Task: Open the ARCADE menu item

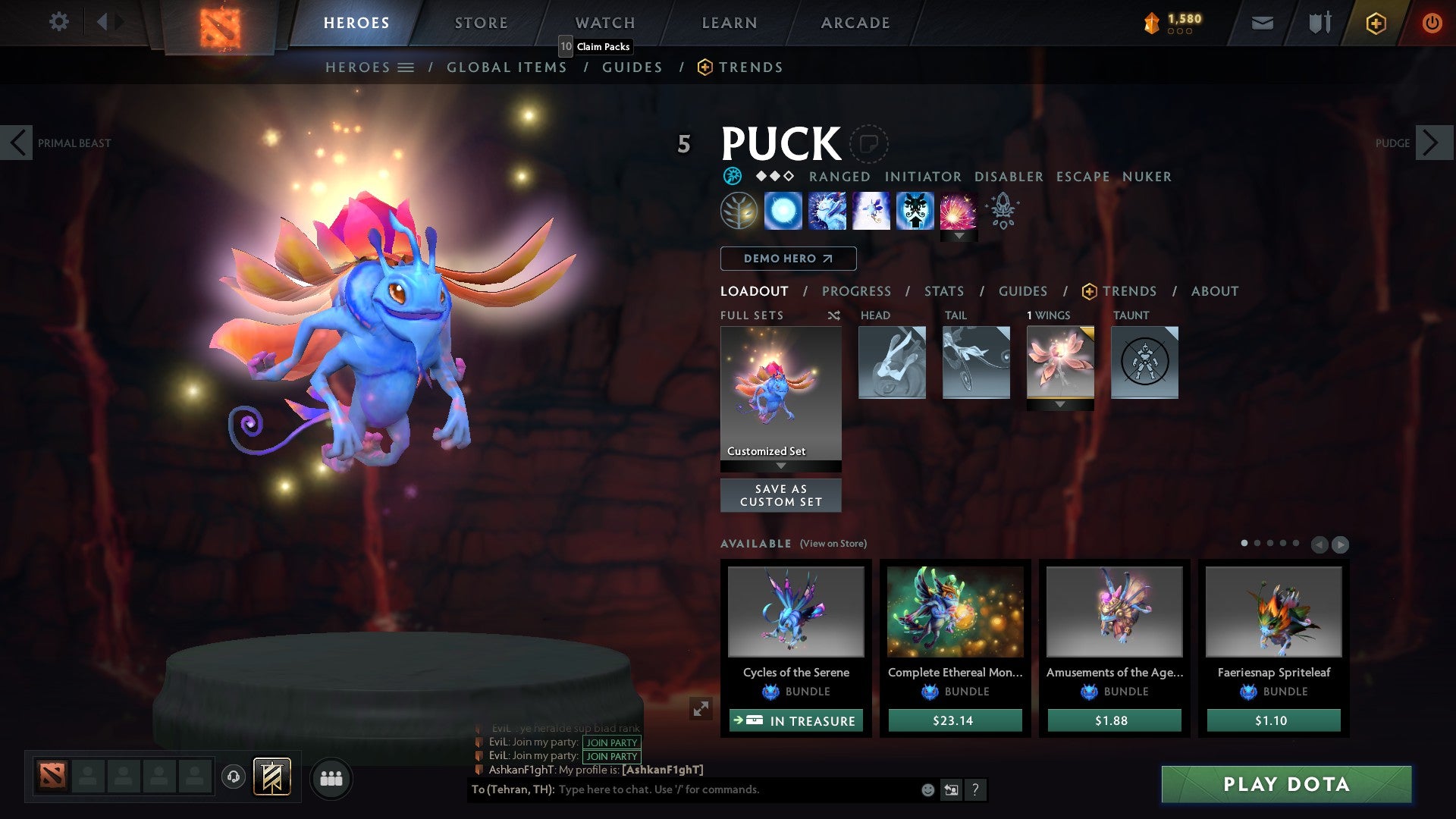Action: pos(855,23)
